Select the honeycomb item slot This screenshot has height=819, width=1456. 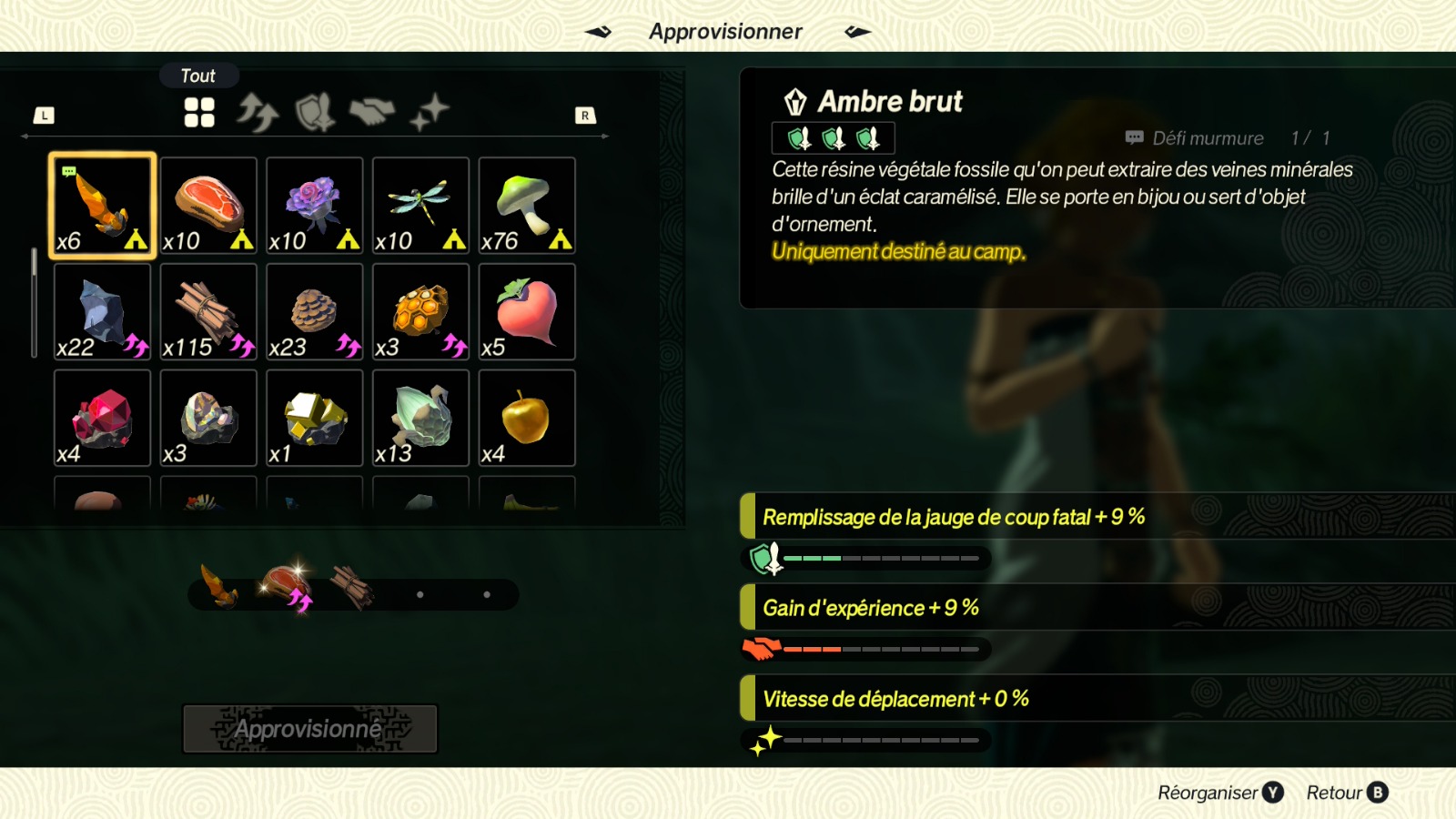[x=420, y=312]
